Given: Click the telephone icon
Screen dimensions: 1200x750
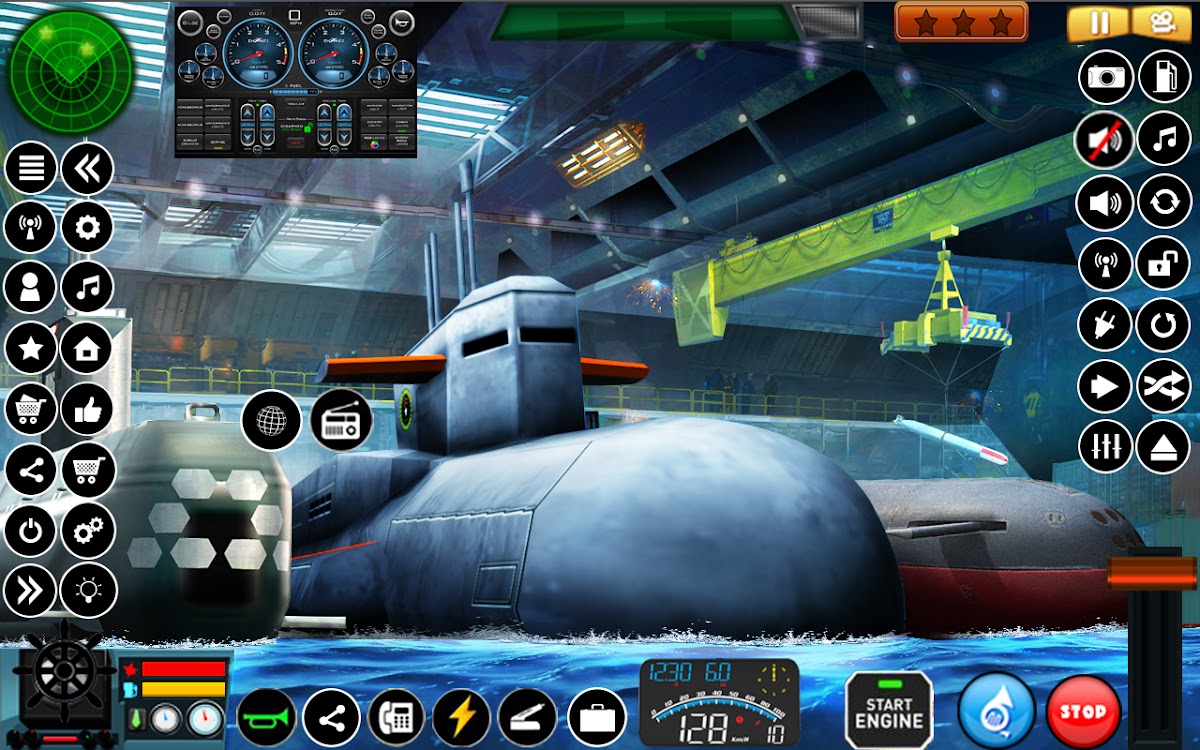Looking at the screenshot, I should click(x=396, y=717).
